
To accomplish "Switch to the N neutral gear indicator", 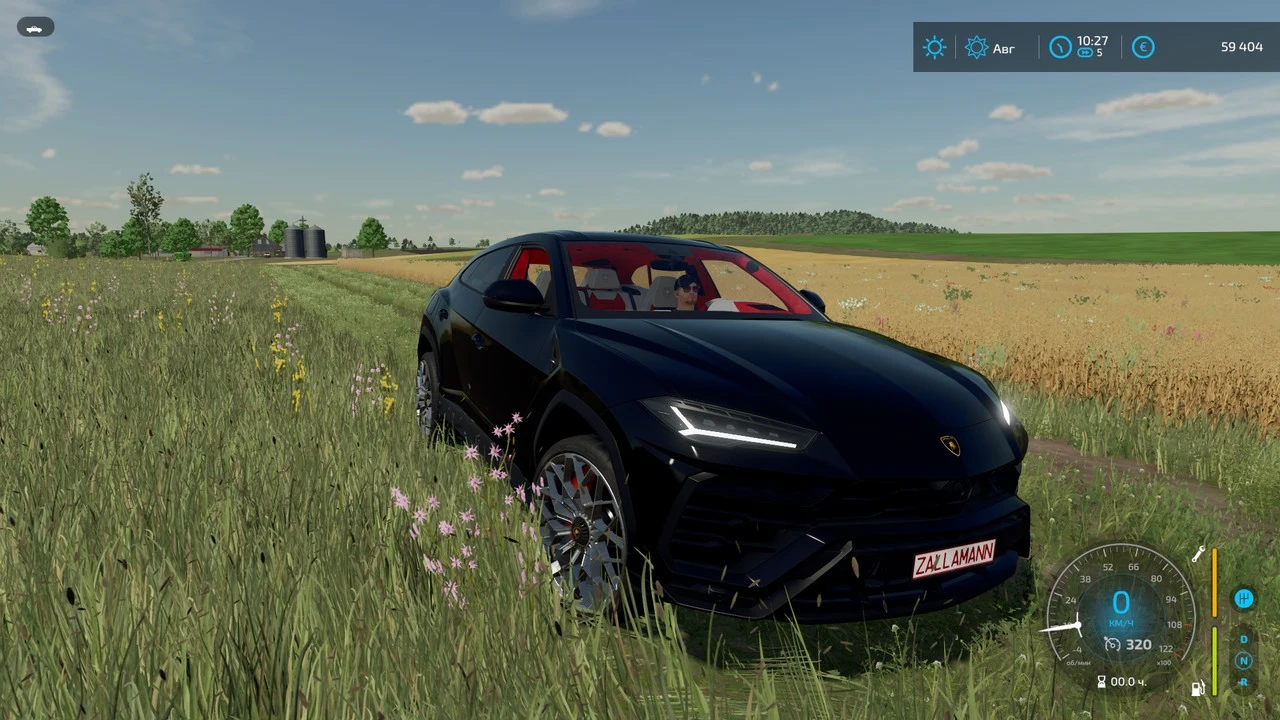I will point(1243,661).
